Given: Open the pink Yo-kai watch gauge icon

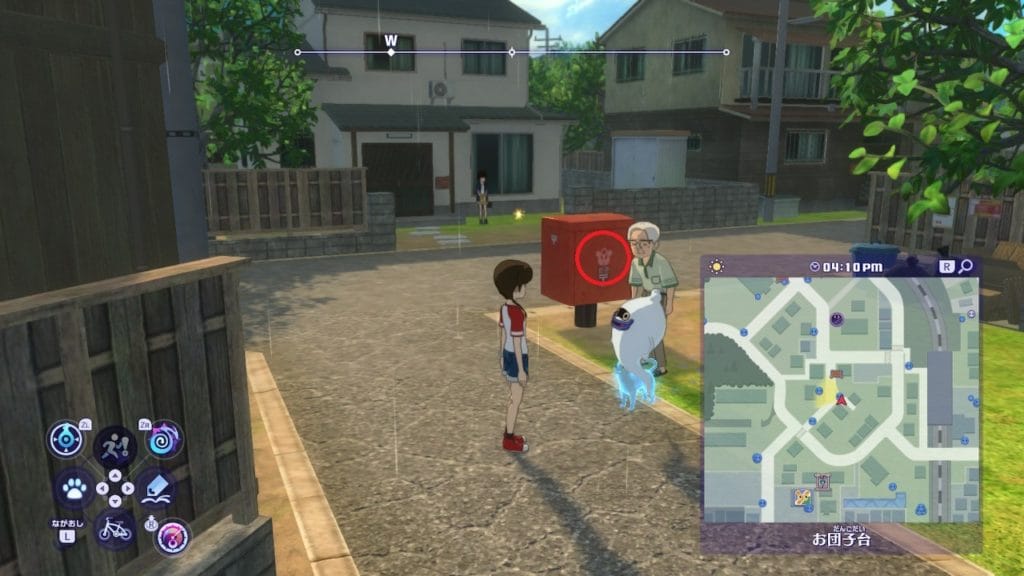Looking at the screenshot, I should point(172,536).
